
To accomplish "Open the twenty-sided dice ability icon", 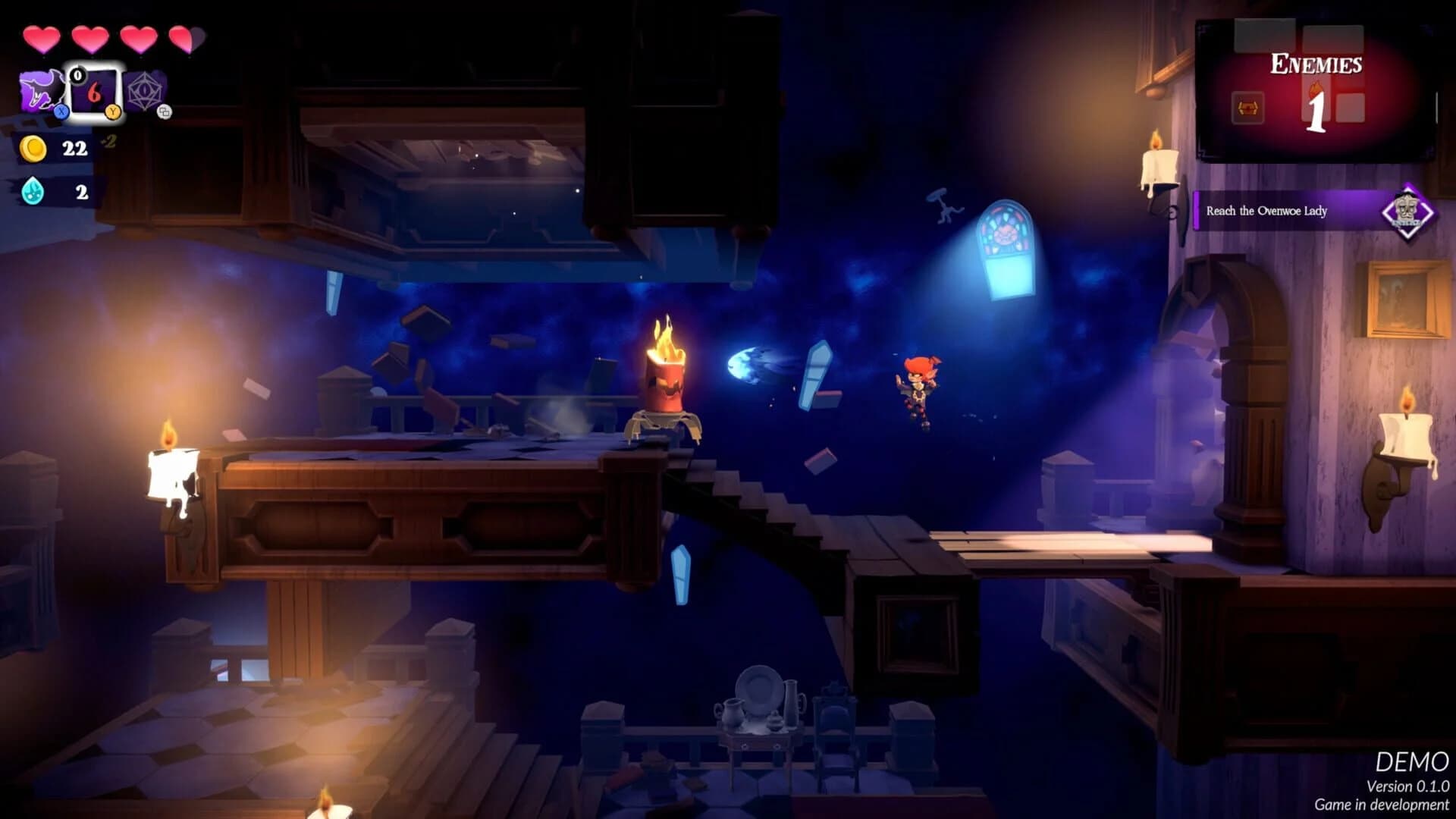I will (144, 90).
